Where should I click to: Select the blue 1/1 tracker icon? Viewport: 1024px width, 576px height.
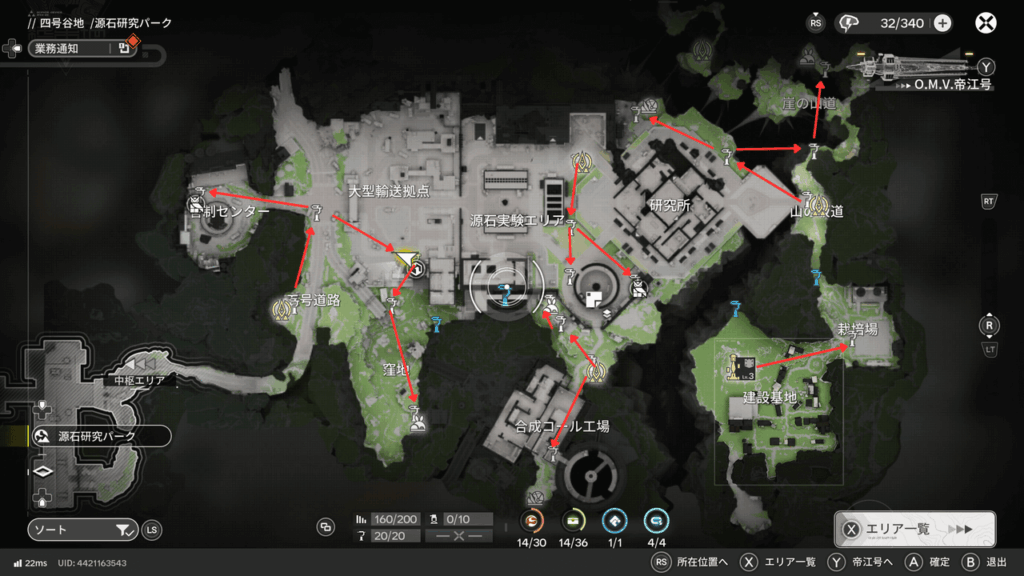(x=614, y=520)
